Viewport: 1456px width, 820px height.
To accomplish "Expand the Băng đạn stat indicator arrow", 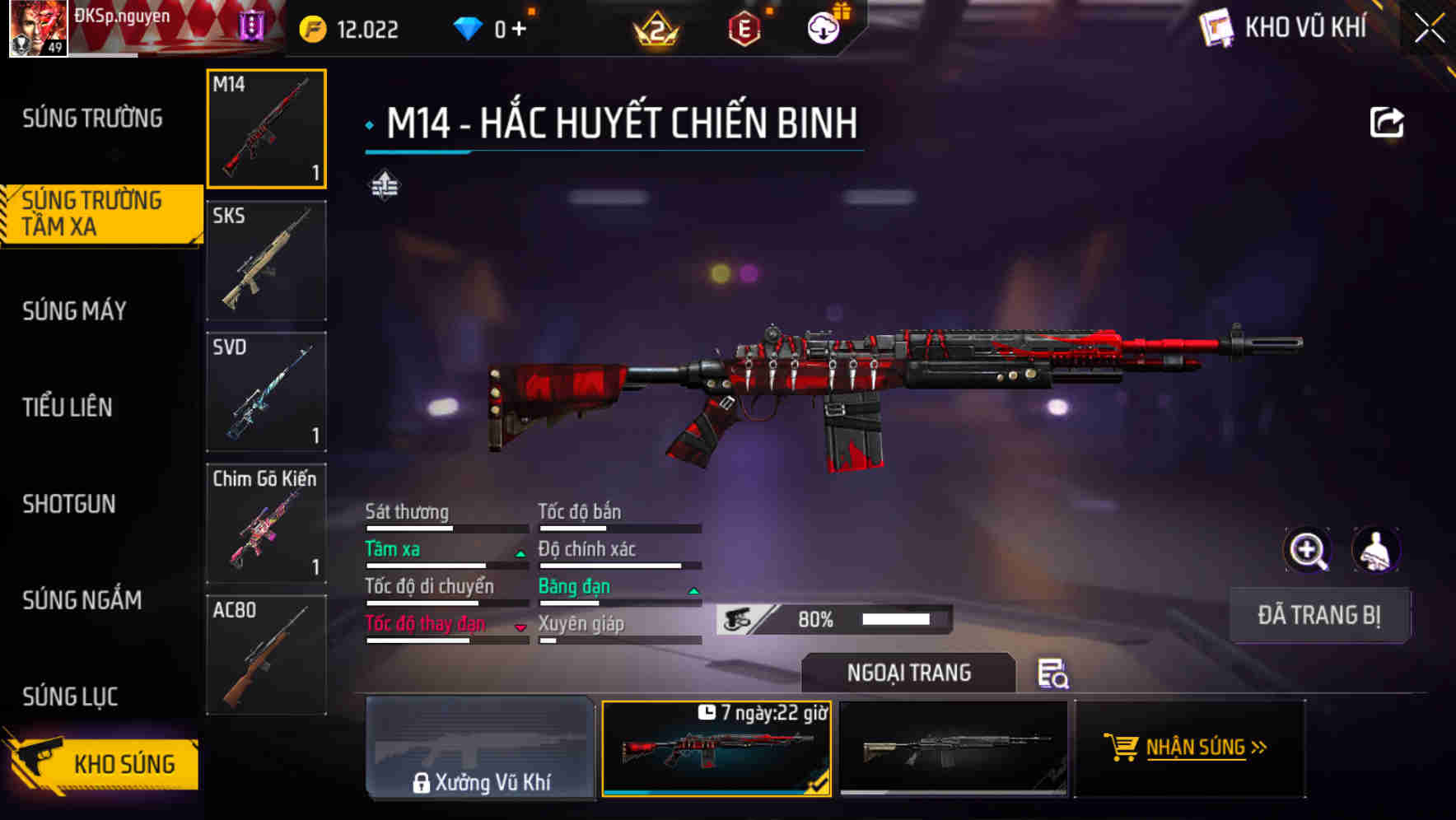I will (x=693, y=590).
